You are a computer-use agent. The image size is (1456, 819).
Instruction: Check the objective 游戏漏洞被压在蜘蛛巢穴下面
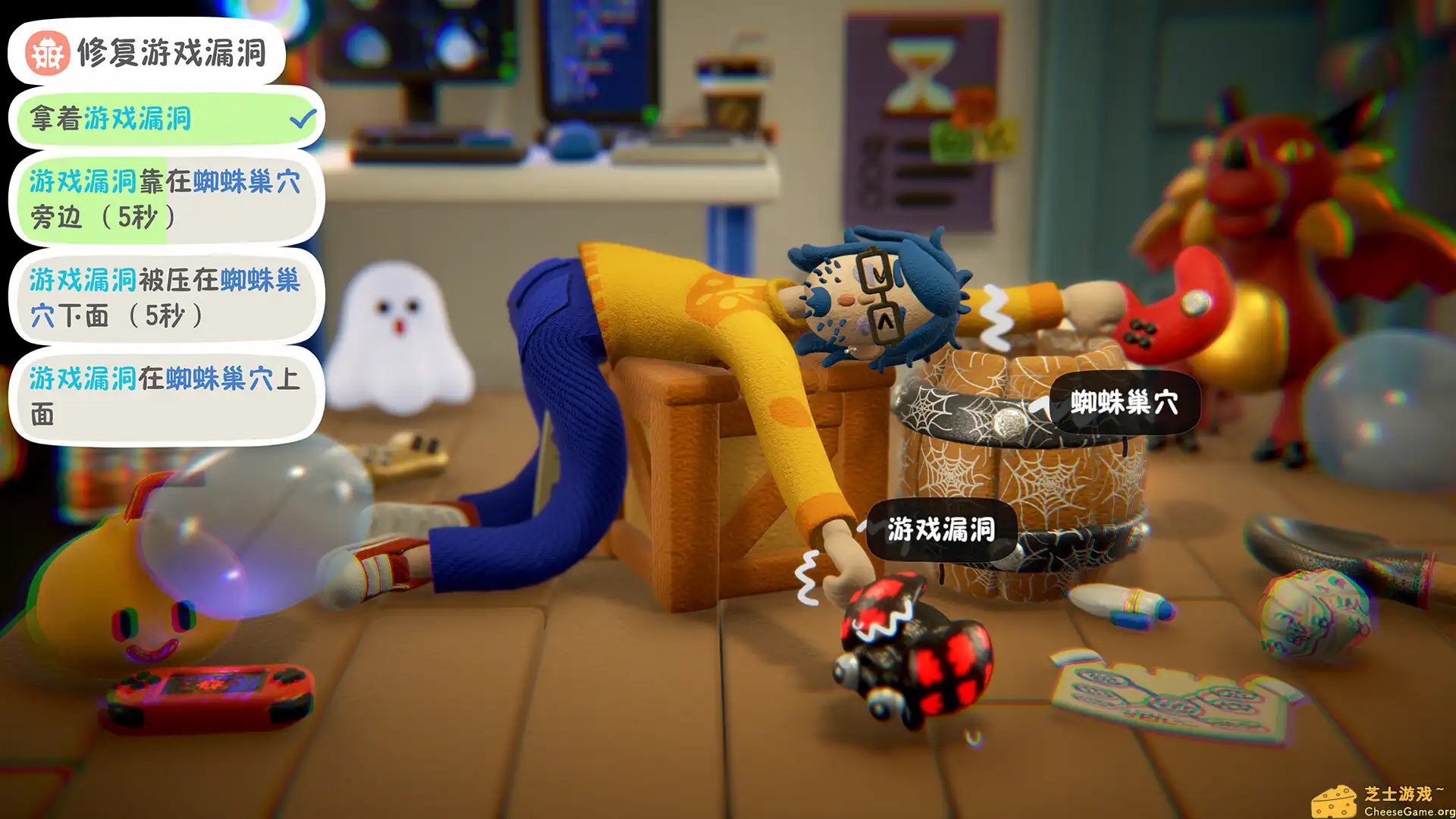click(x=167, y=300)
